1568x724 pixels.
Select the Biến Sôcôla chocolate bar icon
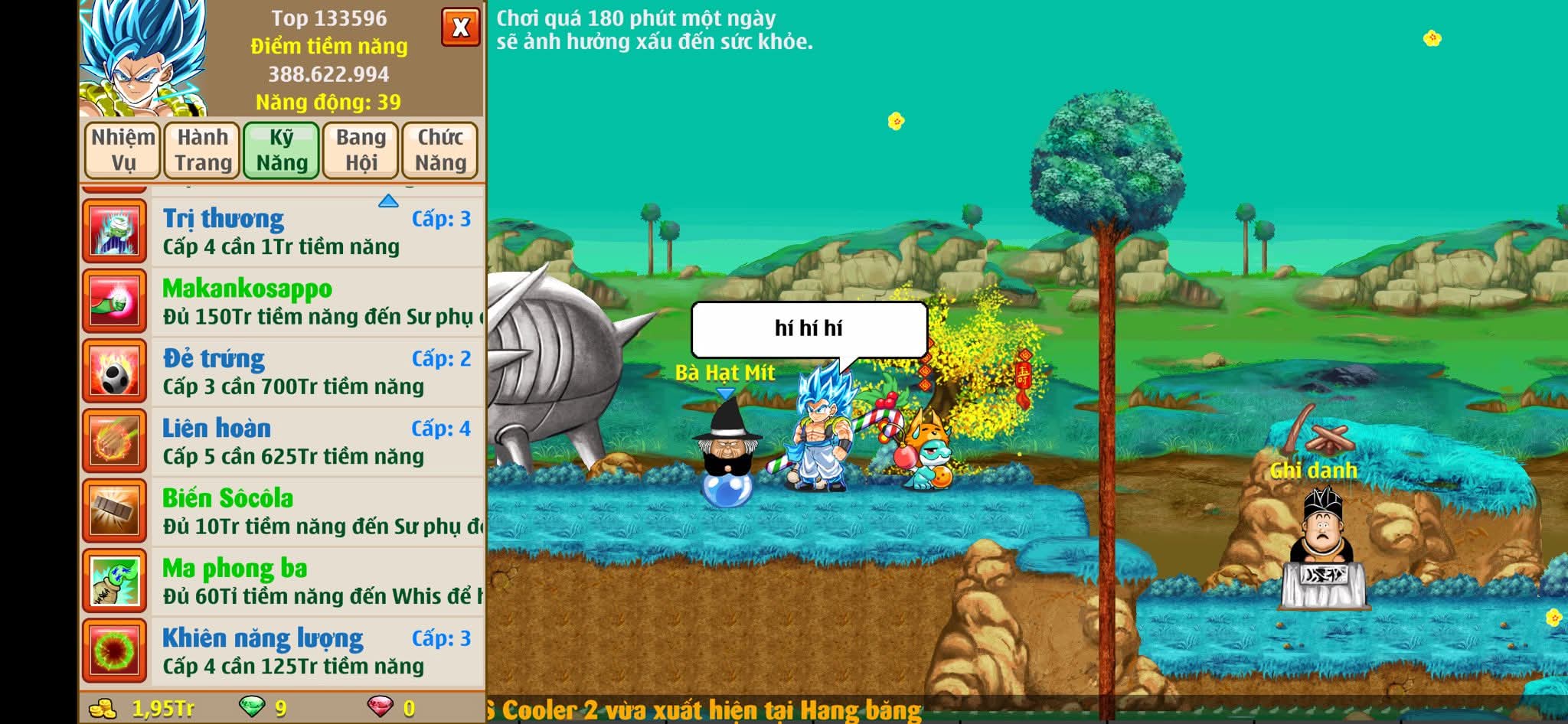tap(115, 512)
